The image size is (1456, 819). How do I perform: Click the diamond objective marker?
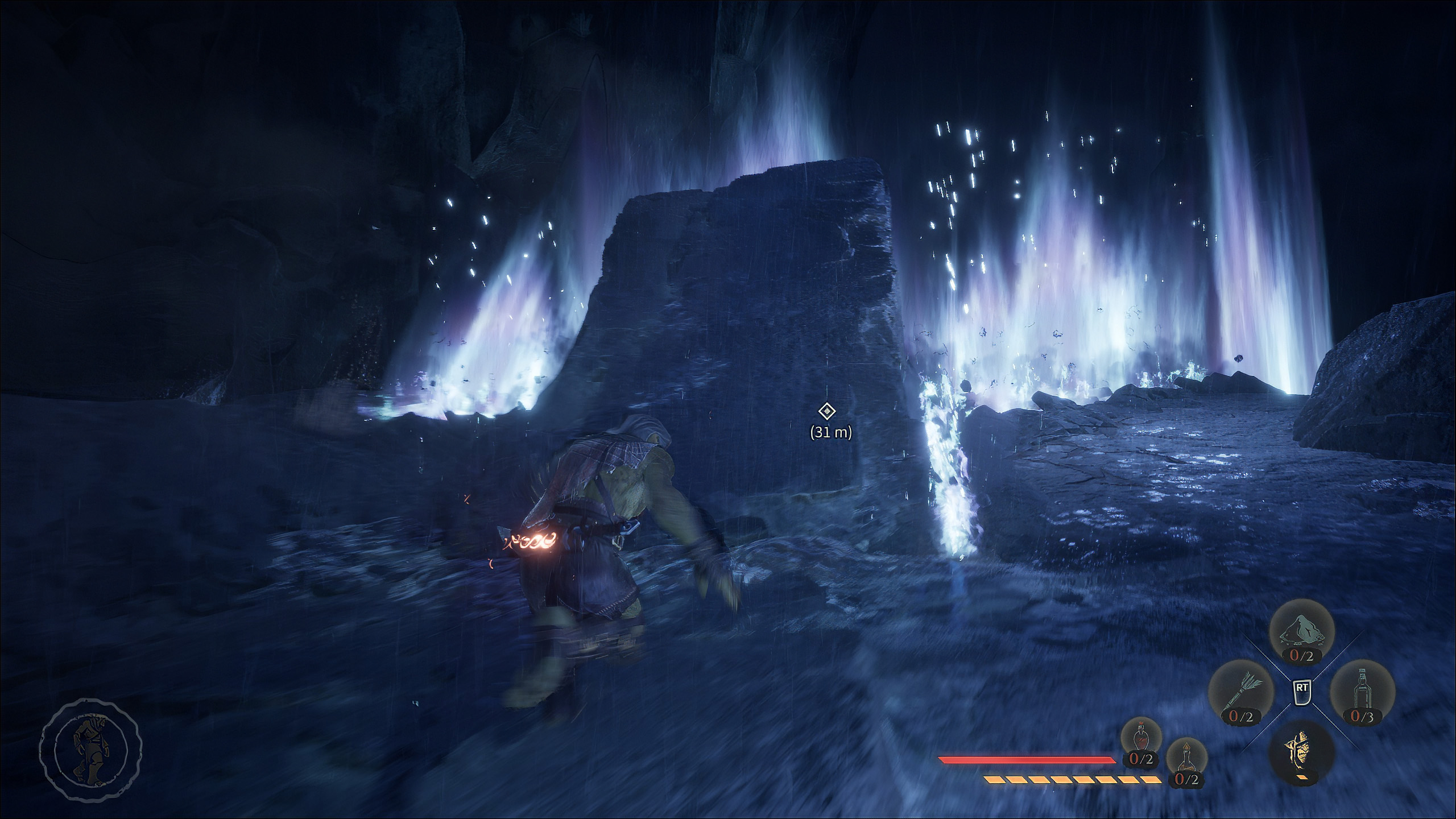coord(826,411)
